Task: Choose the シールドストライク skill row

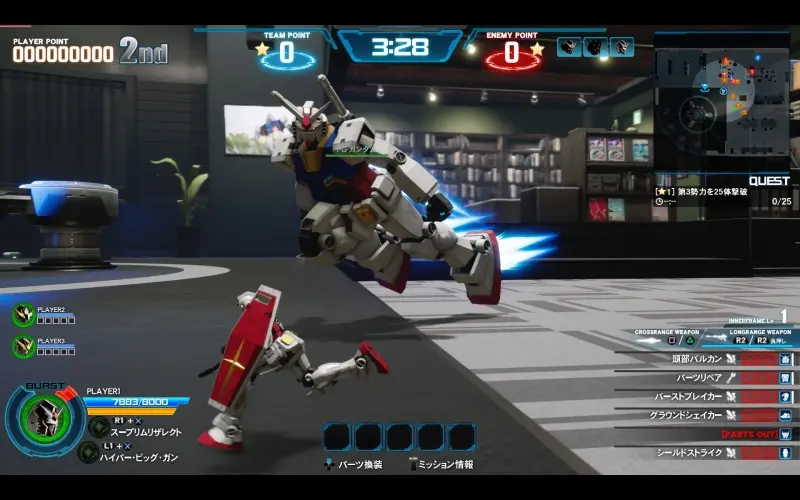Action: [x=706, y=453]
